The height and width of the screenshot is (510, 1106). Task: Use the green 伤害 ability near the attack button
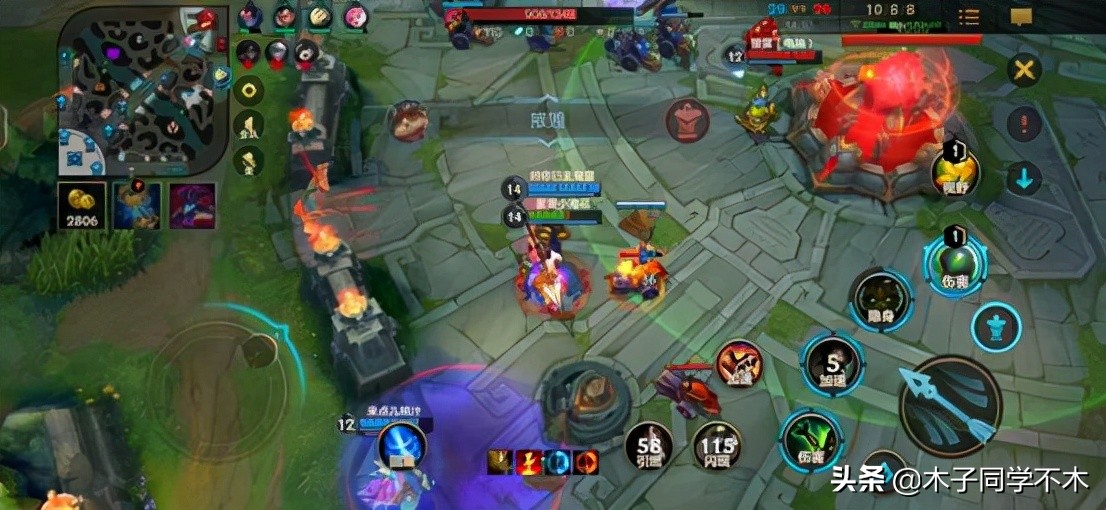810,440
